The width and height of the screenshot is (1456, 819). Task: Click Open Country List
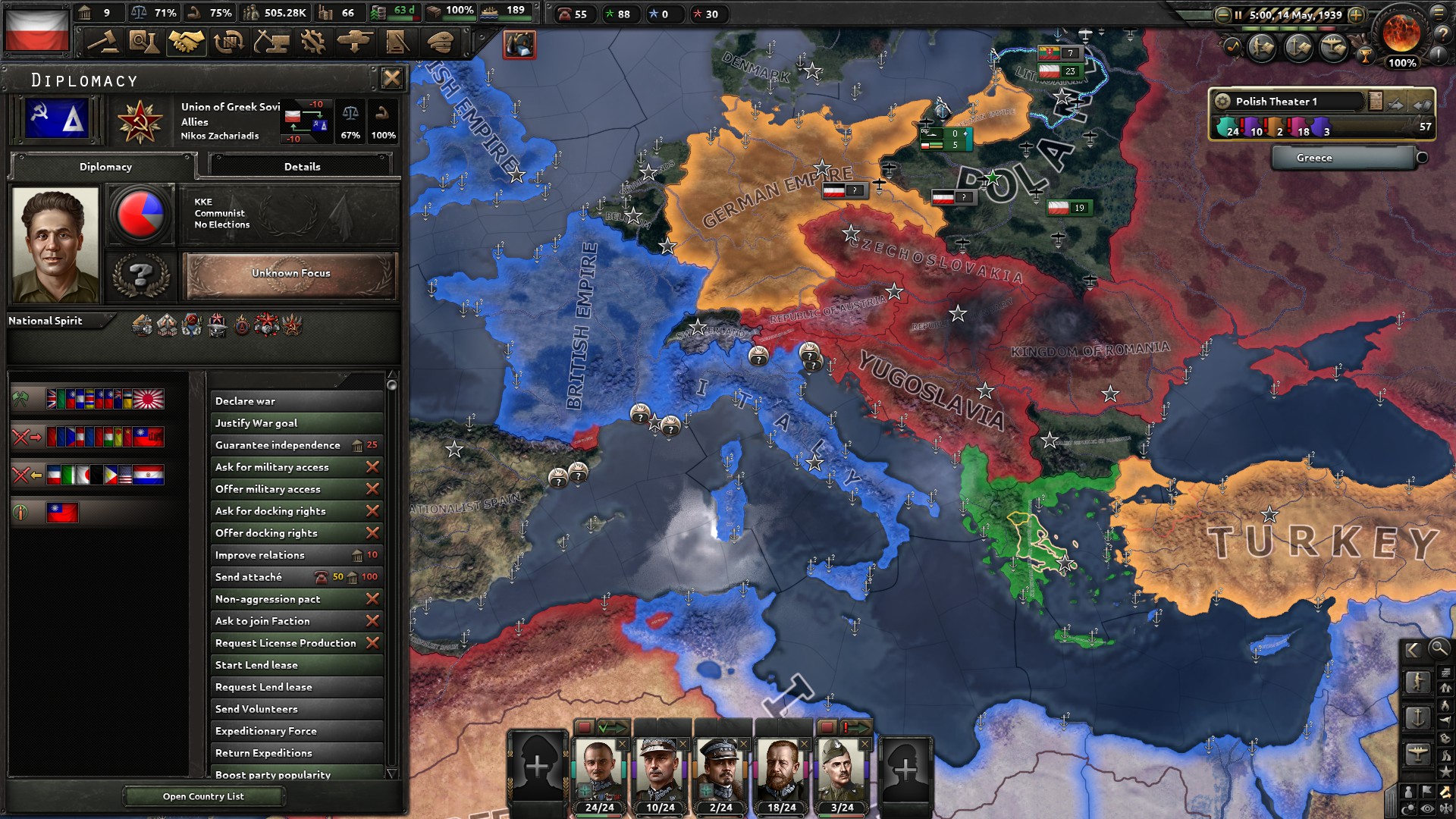tap(202, 796)
